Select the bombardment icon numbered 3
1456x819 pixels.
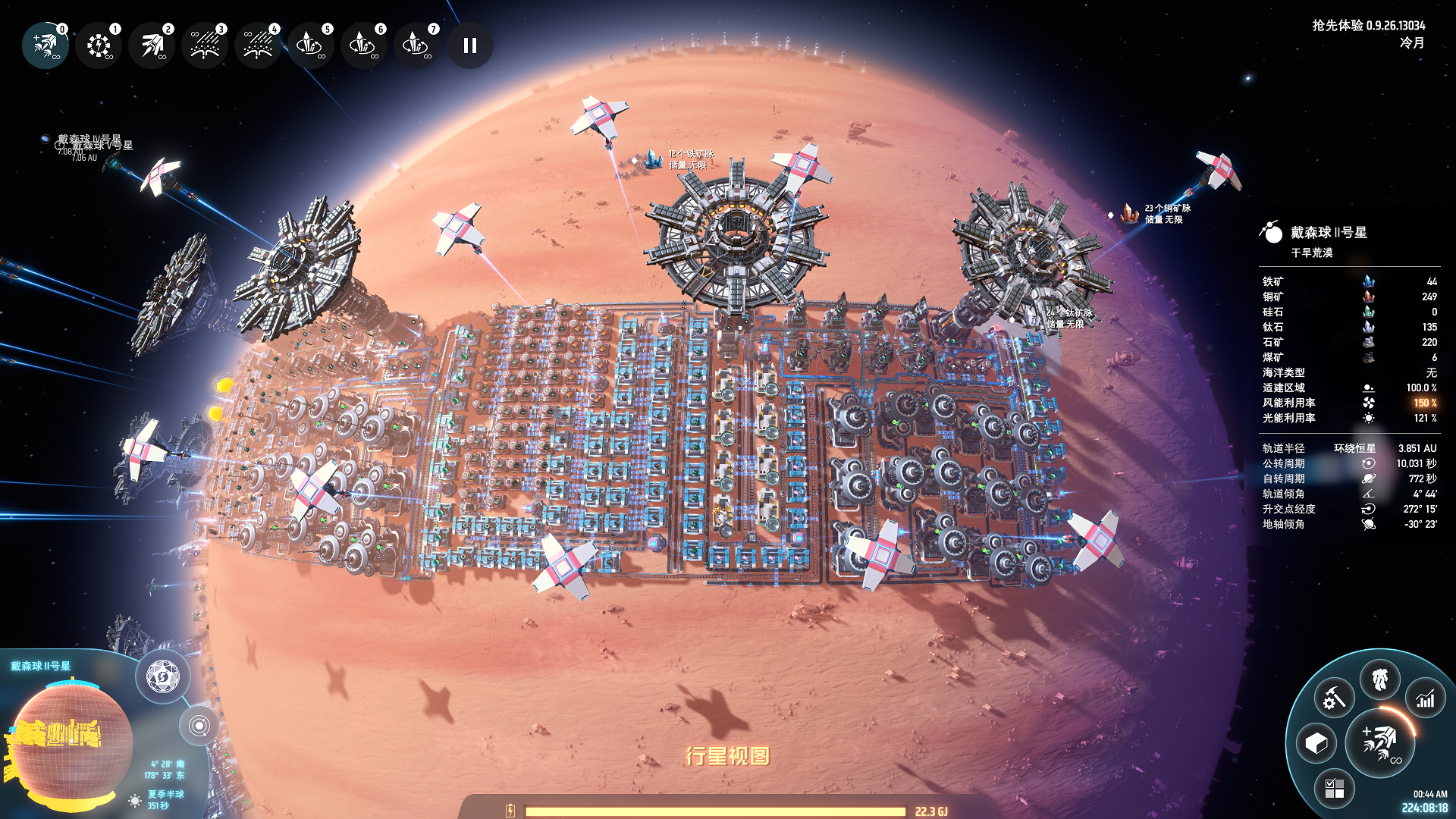(205, 45)
